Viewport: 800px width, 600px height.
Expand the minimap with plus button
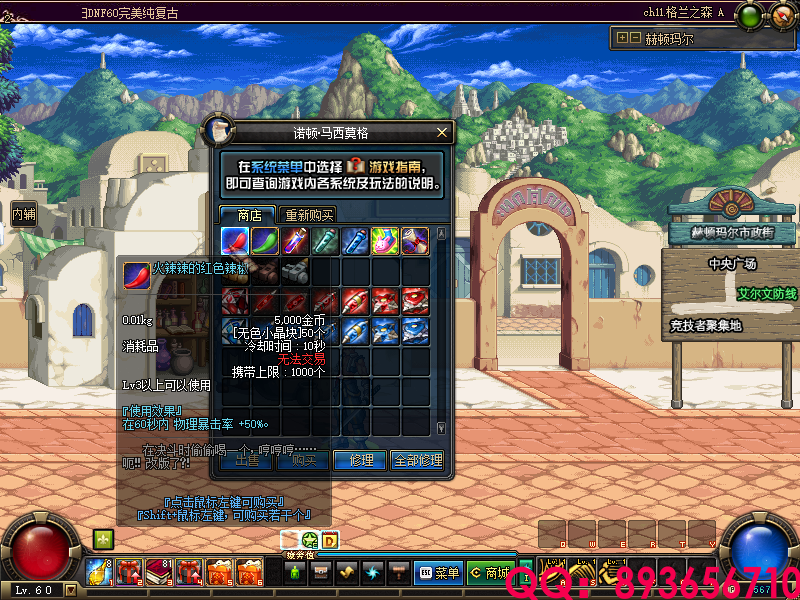tap(623, 39)
